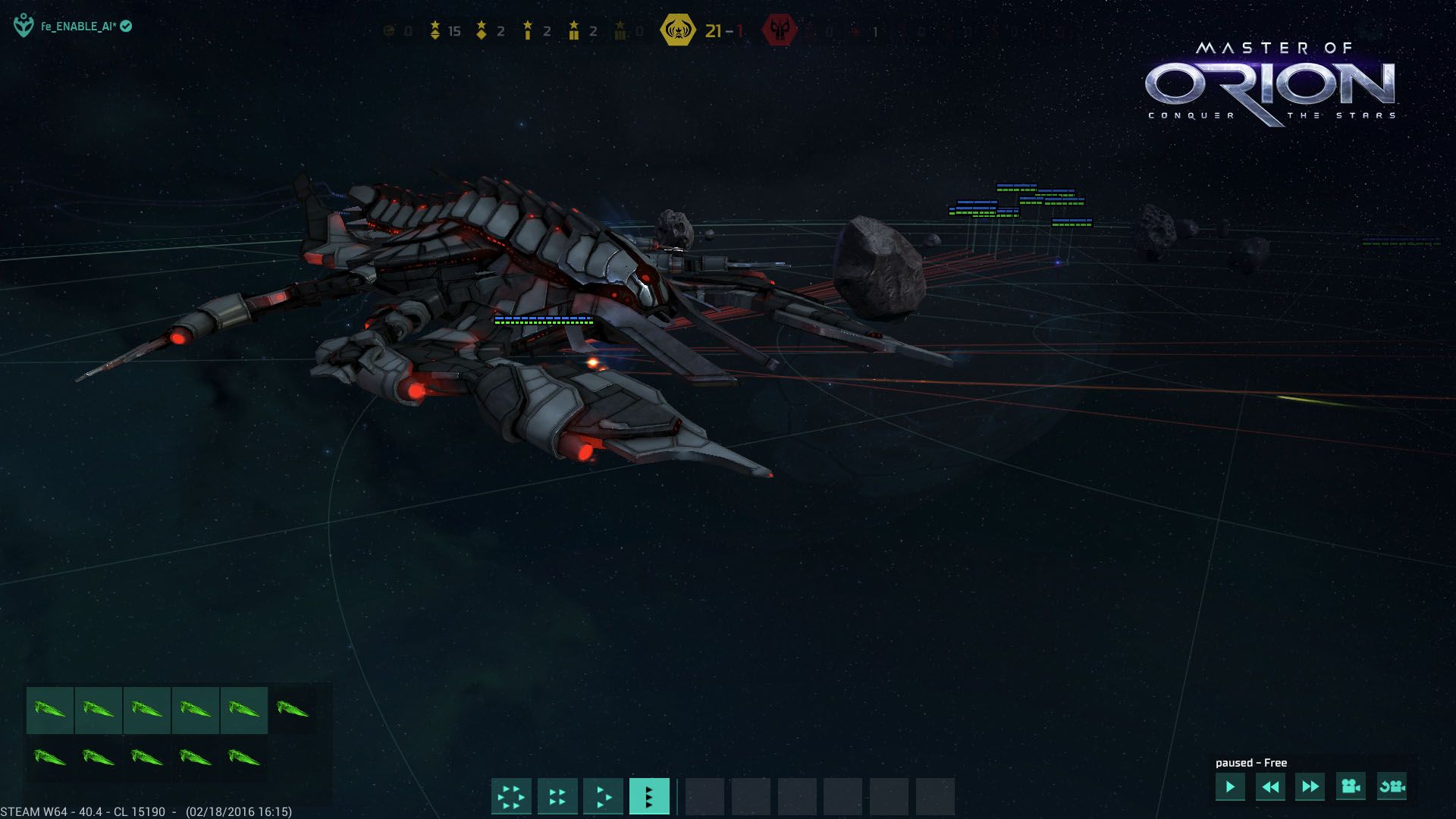Click the rewind combat control
Viewport: 1456px width, 819px height.
[1272, 788]
